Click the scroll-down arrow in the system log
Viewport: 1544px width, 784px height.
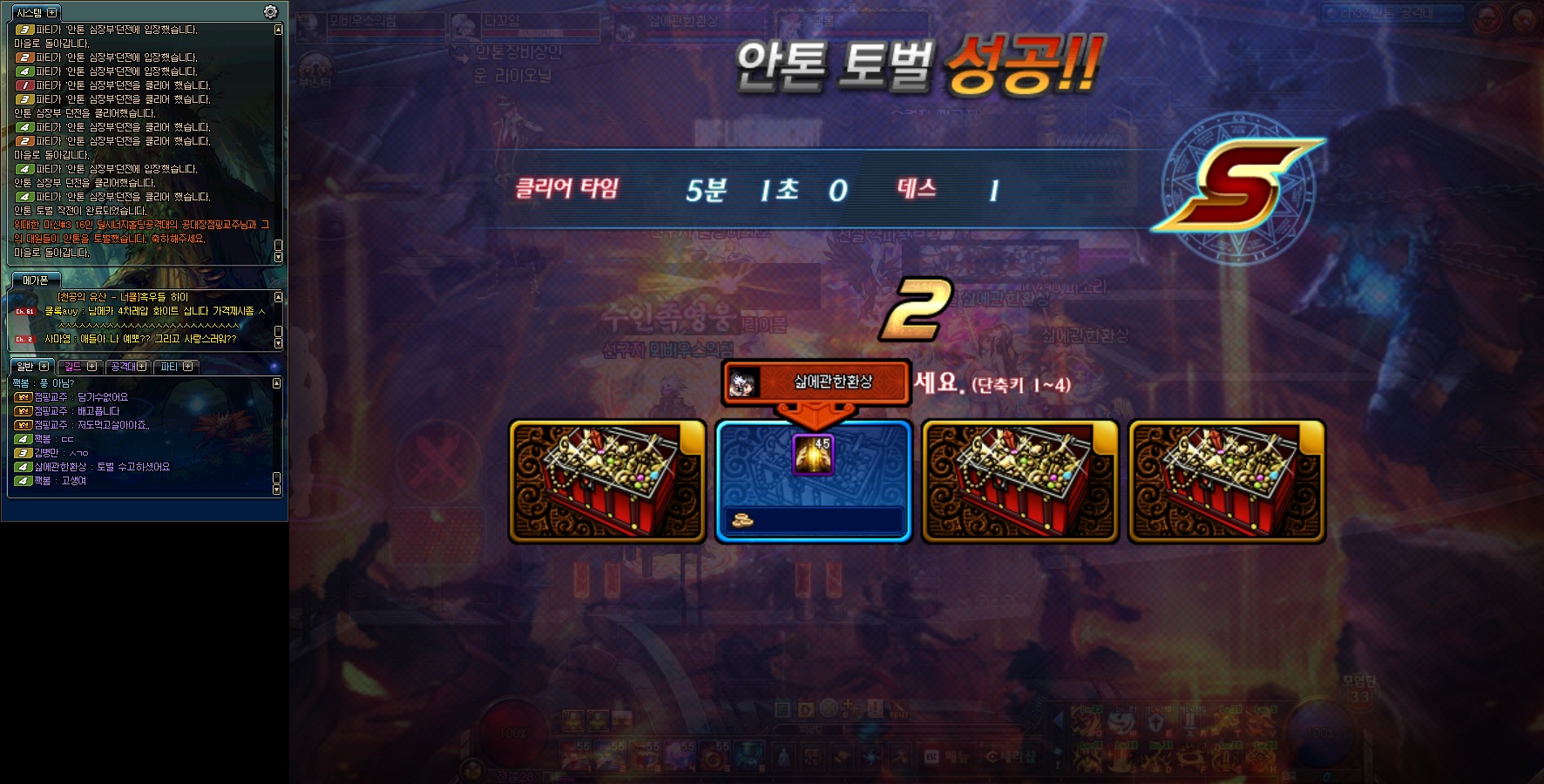[x=277, y=256]
